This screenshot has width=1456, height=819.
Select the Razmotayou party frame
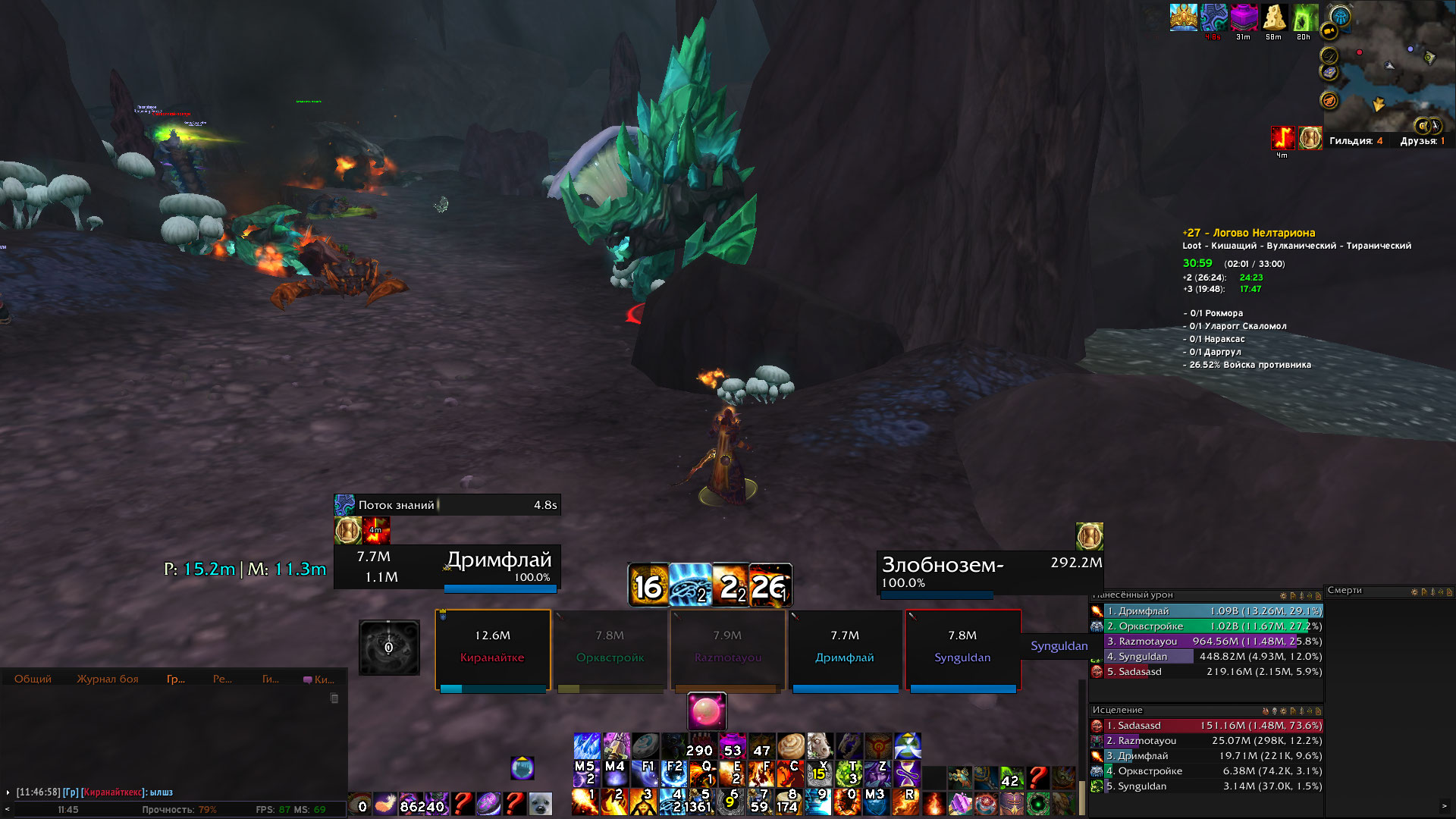coord(728,649)
